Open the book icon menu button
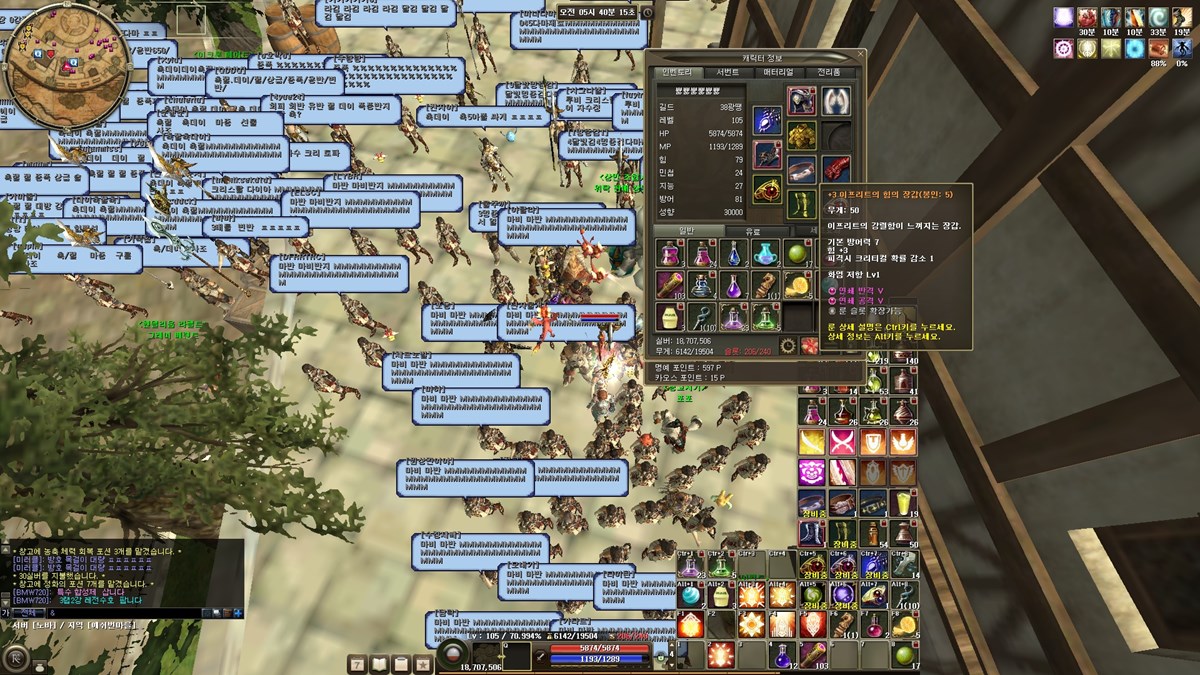Screen dimensions: 1200x675 point(379,664)
